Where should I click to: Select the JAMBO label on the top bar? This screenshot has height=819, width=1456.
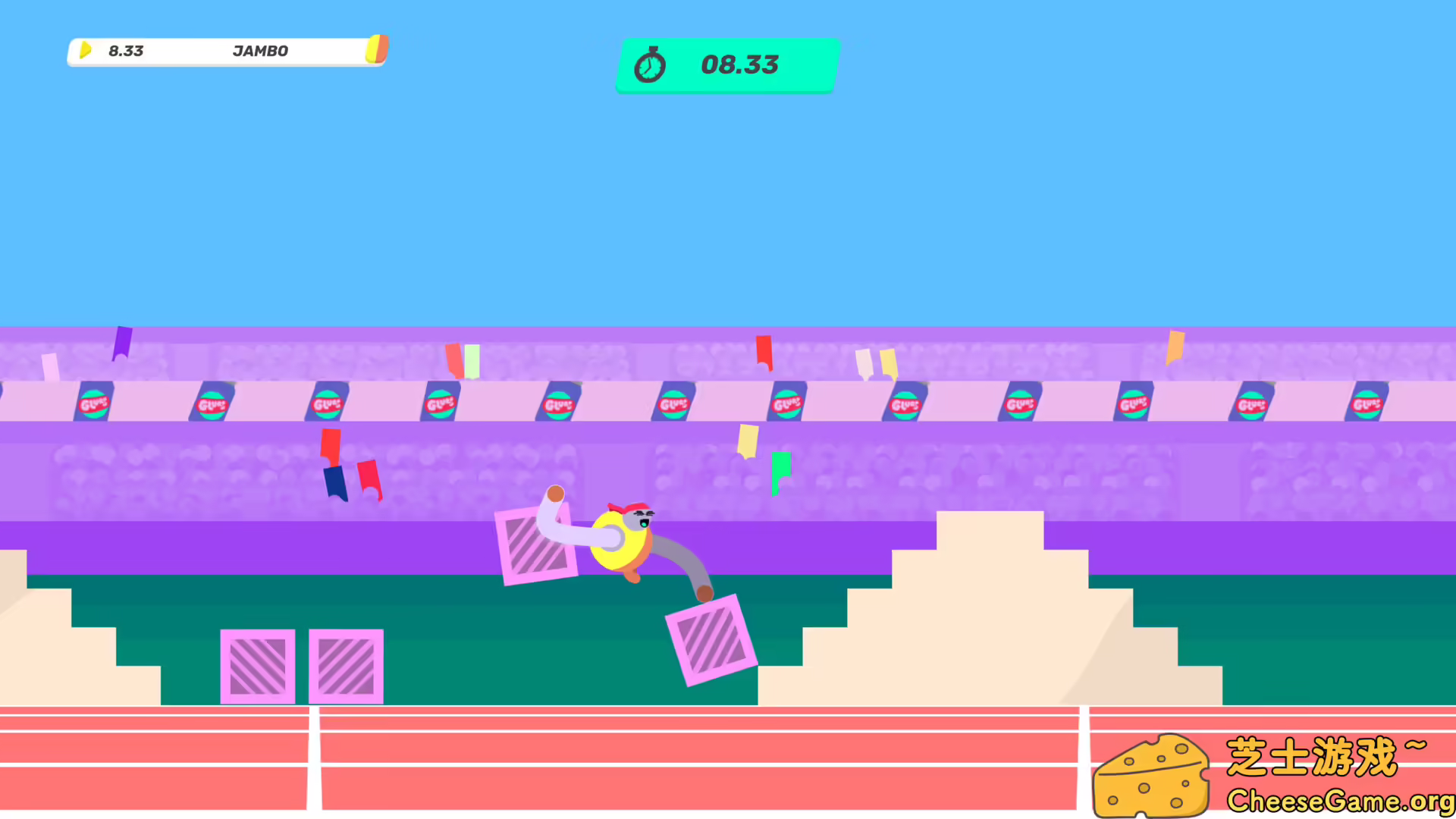click(261, 51)
